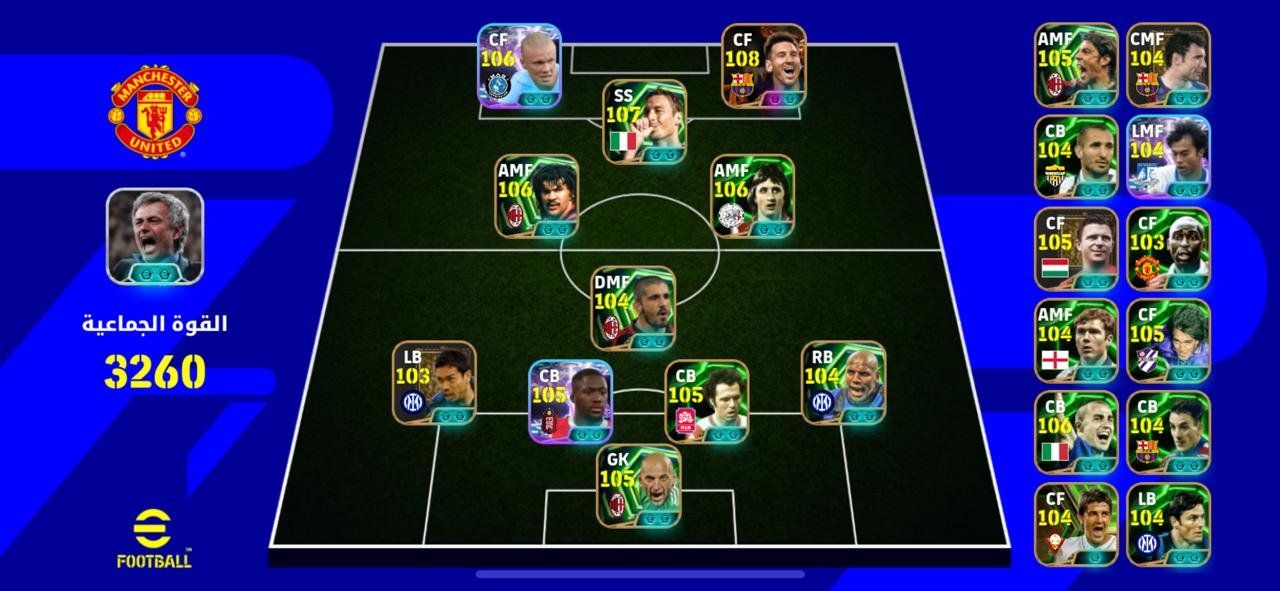
Task: Select the GK 105 goalkeeper card
Action: pyautogui.click(x=639, y=486)
